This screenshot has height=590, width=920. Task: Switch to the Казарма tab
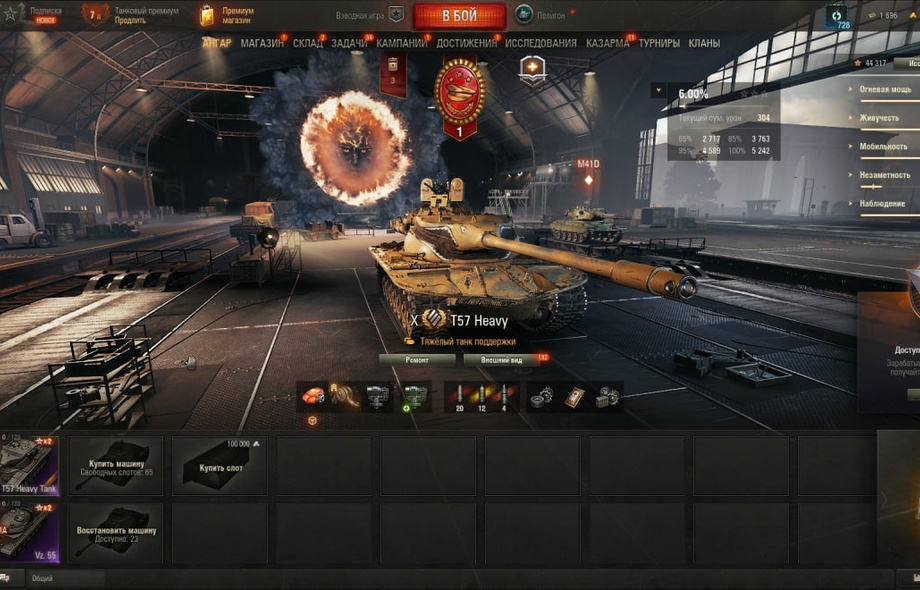pyautogui.click(x=607, y=44)
